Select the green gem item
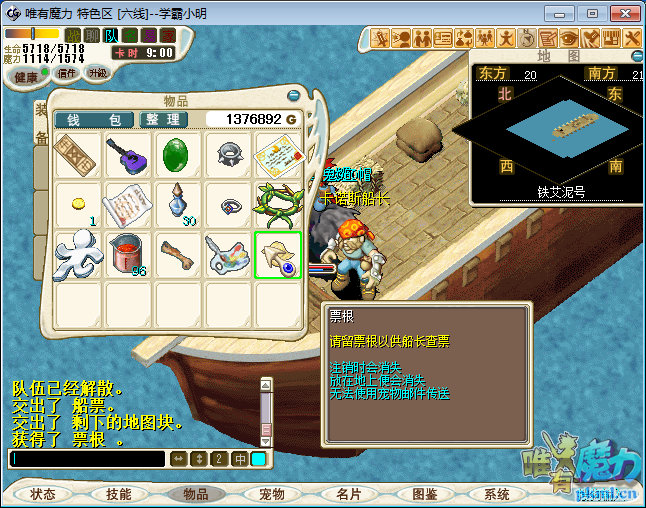 [x=179, y=155]
